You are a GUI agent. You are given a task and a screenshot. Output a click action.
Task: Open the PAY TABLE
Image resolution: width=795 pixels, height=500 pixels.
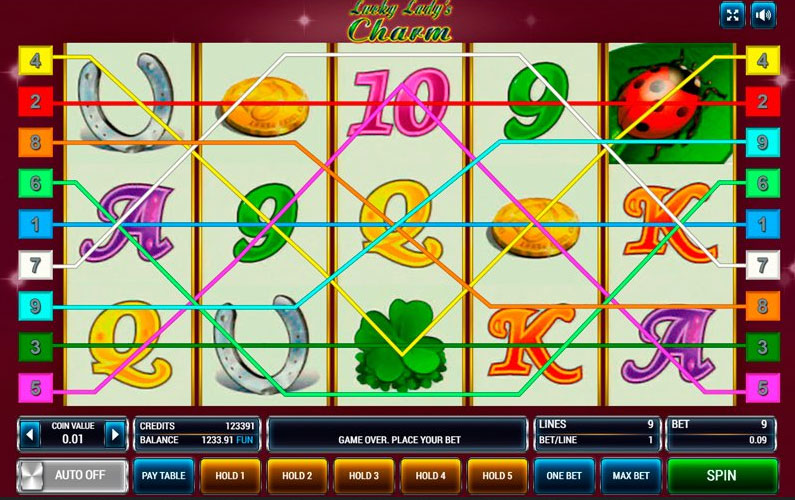[x=163, y=475]
